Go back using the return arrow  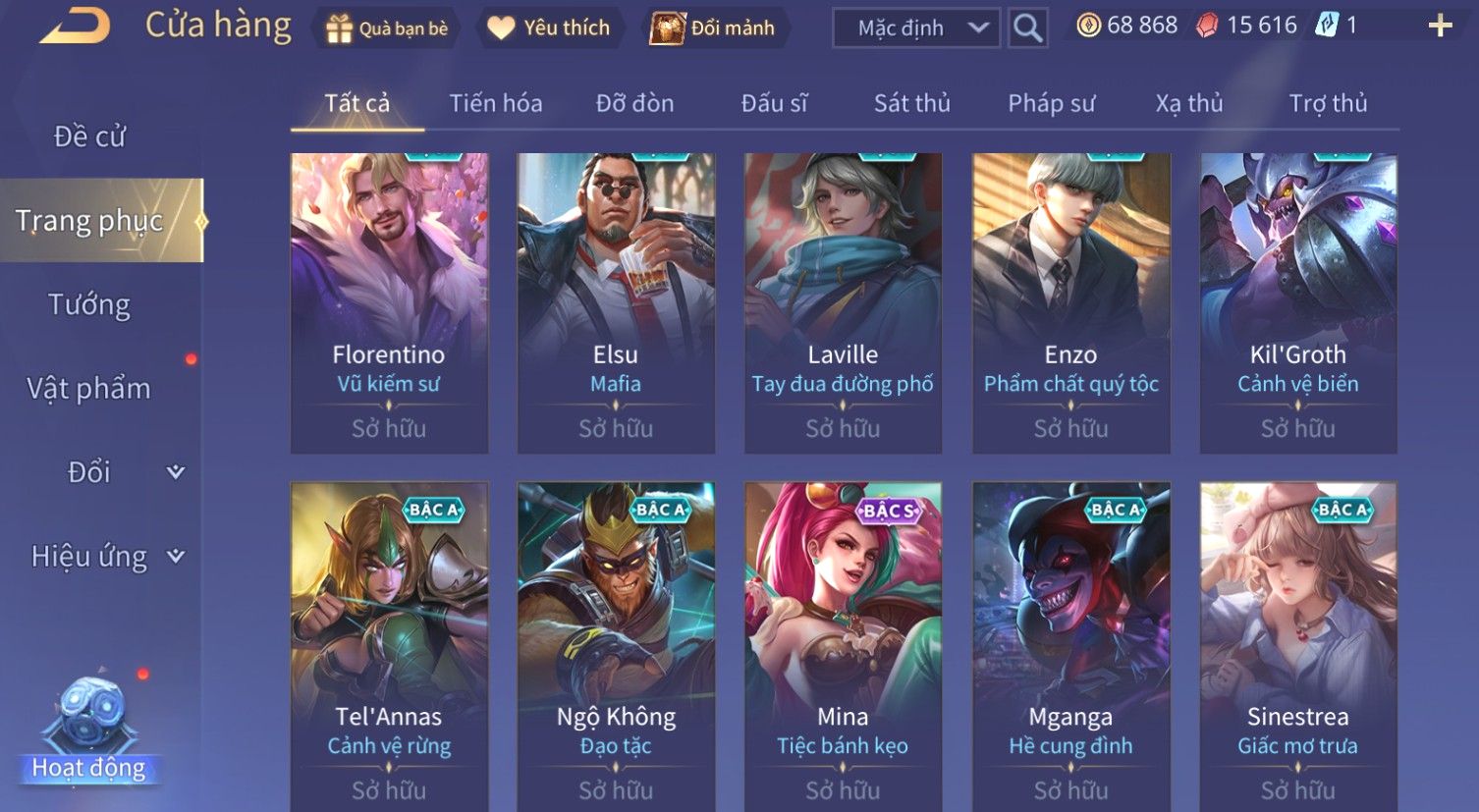tap(75, 27)
